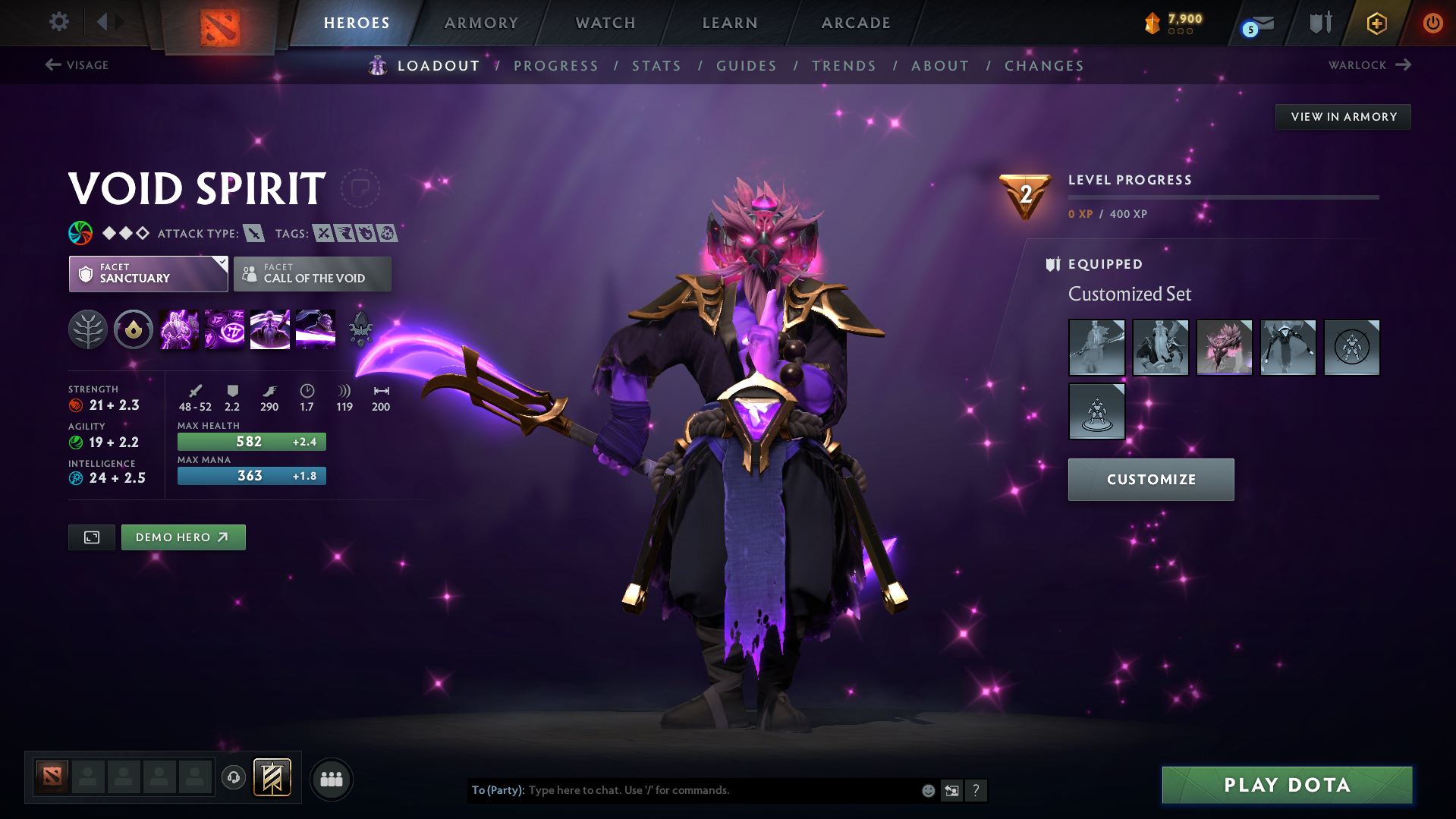Image resolution: width=1456 pixels, height=819 pixels.
Task: Click the melee attack type sword icon
Action: pos(253,233)
